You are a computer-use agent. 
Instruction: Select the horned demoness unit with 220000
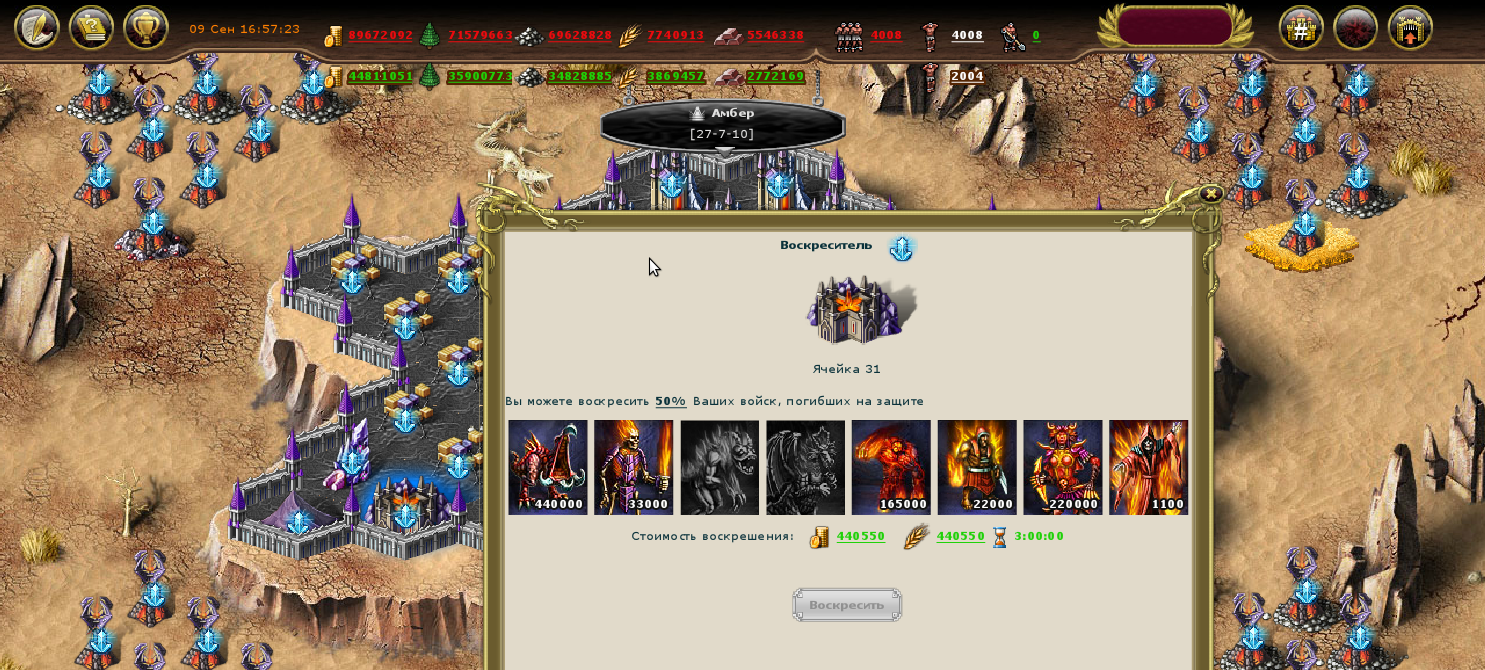click(x=1063, y=467)
